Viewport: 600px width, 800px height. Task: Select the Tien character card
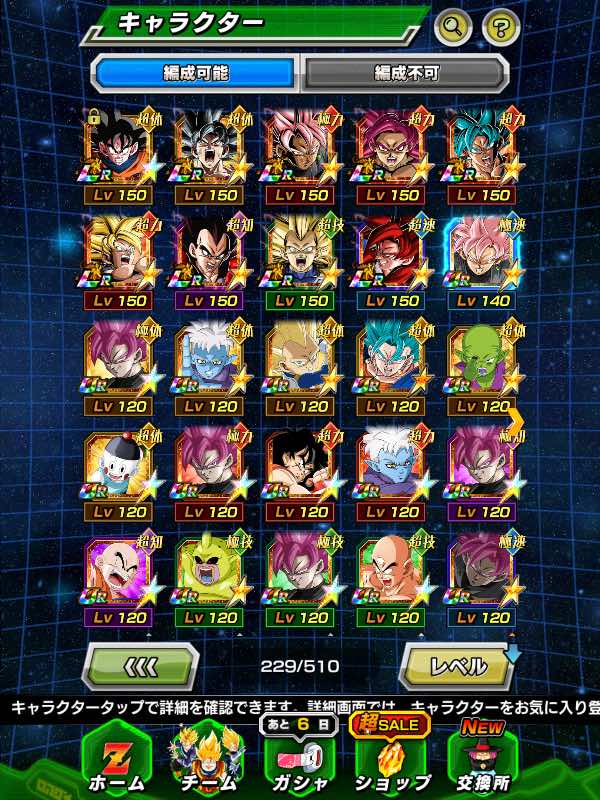coord(391,574)
